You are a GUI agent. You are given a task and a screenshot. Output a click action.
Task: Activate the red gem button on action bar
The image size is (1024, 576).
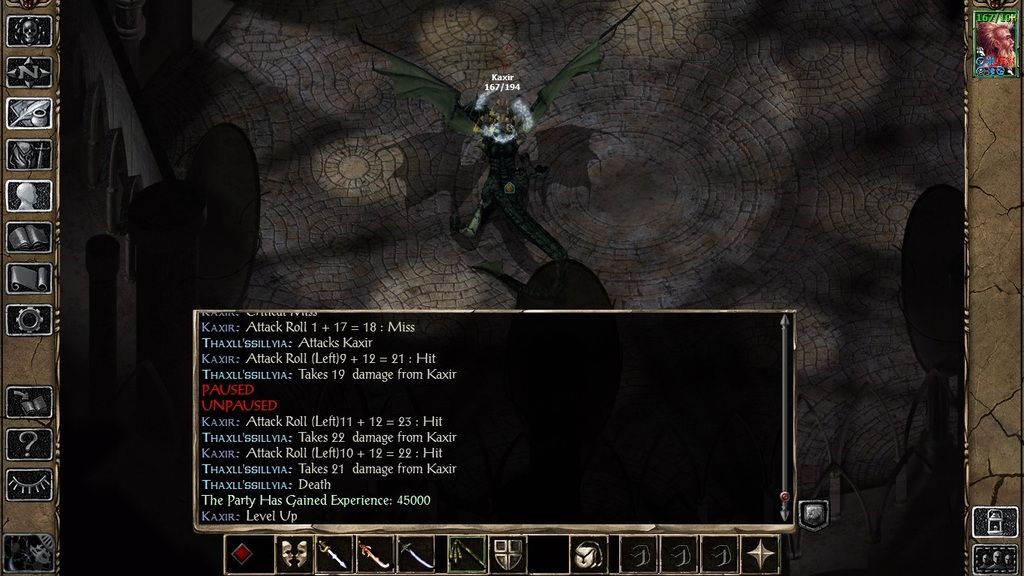[x=243, y=555]
